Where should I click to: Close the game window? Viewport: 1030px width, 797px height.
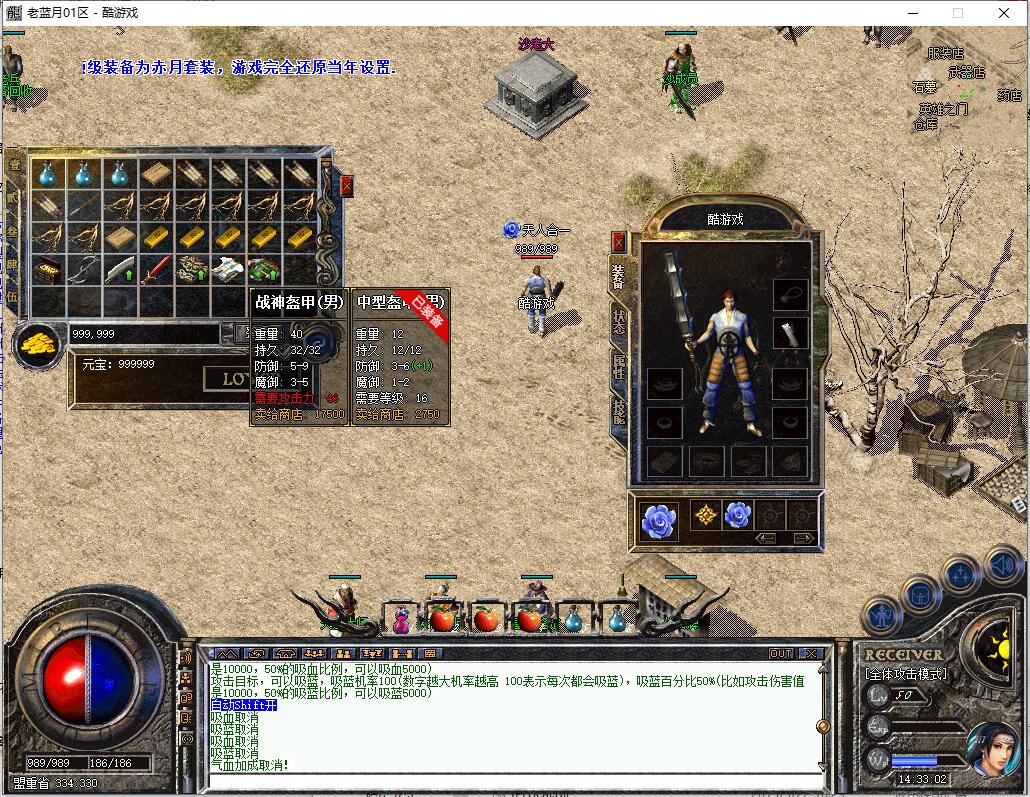tap(1004, 13)
